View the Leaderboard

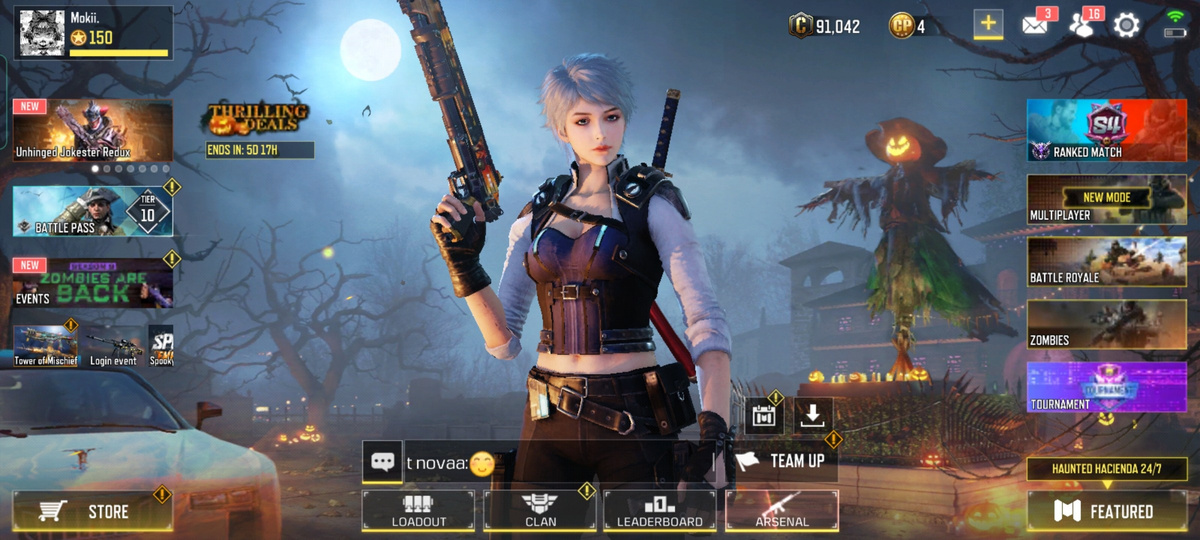pyautogui.click(x=660, y=509)
